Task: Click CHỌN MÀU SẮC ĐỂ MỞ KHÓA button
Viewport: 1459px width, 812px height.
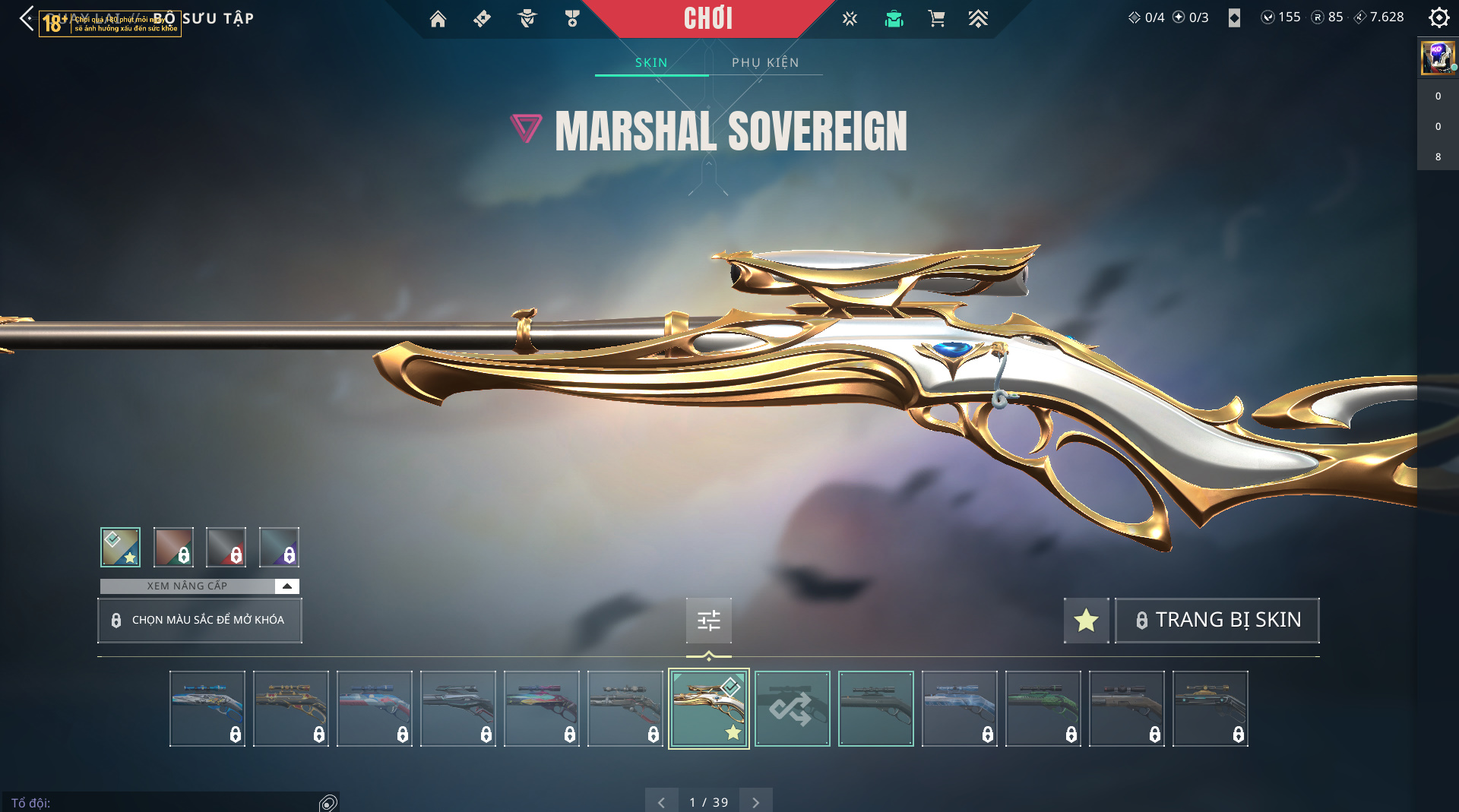Action: [x=200, y=620]
